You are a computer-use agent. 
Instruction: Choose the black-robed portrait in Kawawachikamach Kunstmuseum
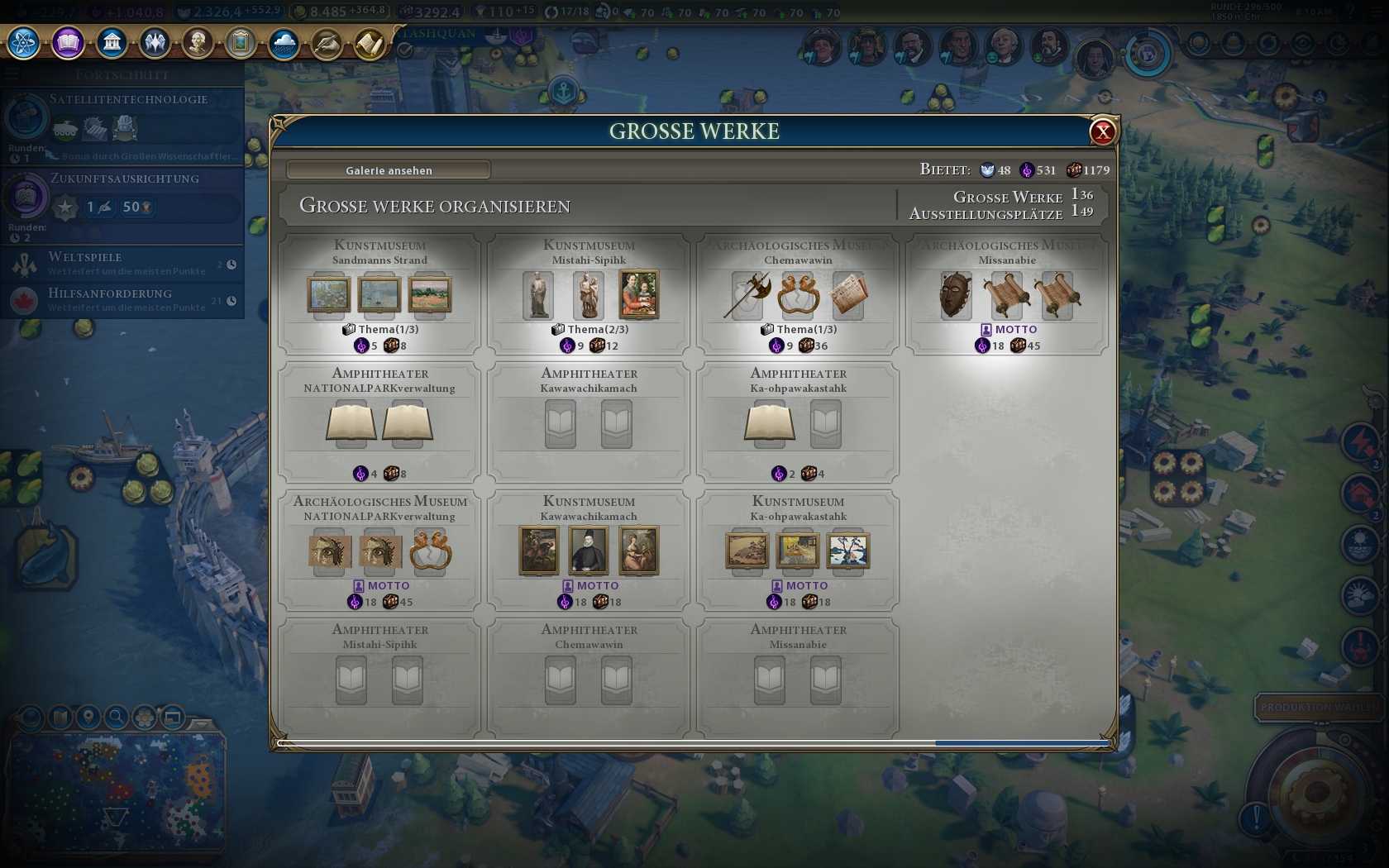[x=589, y=551]
